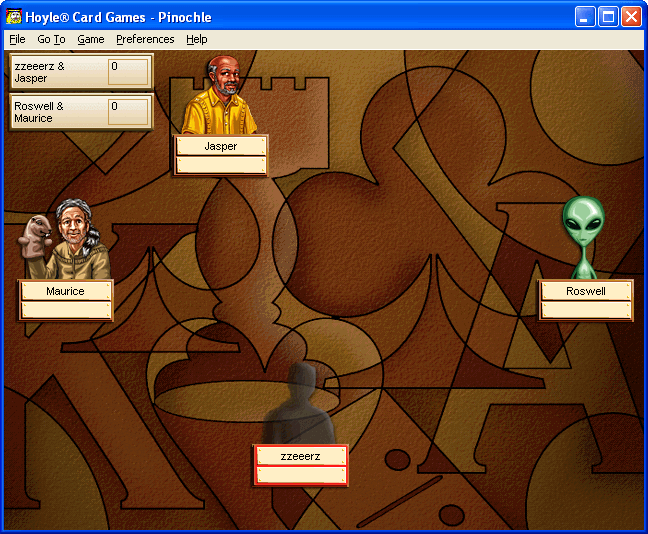
Task: Minimize the Pinochle window
Action: point(585,16)
